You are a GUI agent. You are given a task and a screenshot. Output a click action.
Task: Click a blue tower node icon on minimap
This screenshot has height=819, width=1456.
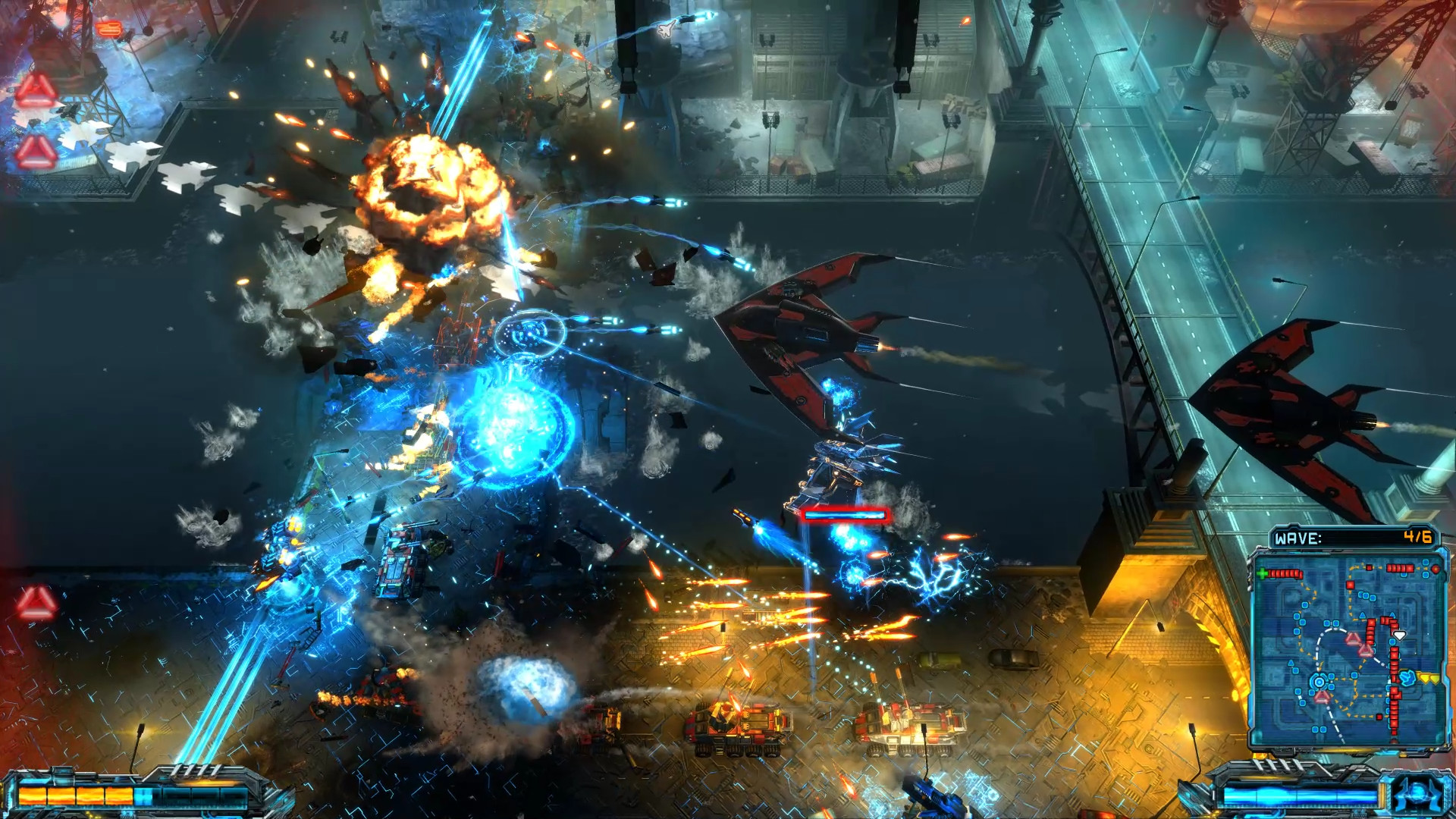1304,604
